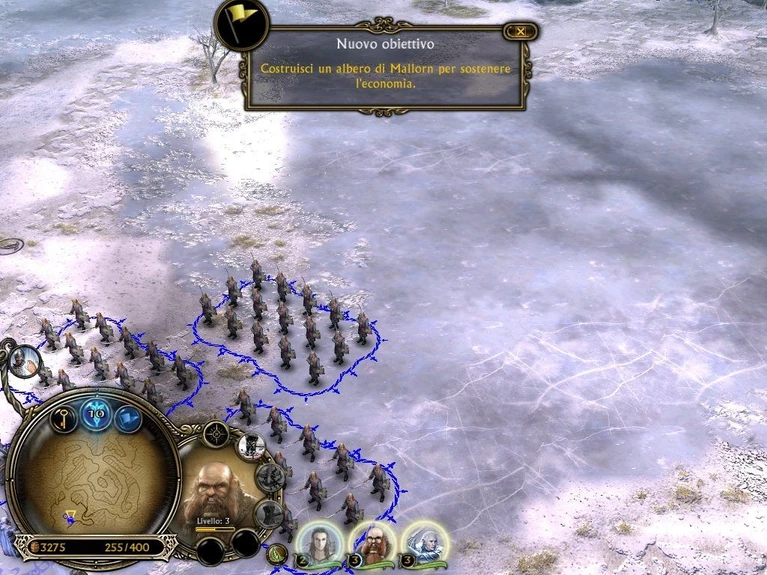Image resolution: width=767 pixels, height=575 pixels.
Task: Click the yellow flag objective icon
Action: point(241,24)
